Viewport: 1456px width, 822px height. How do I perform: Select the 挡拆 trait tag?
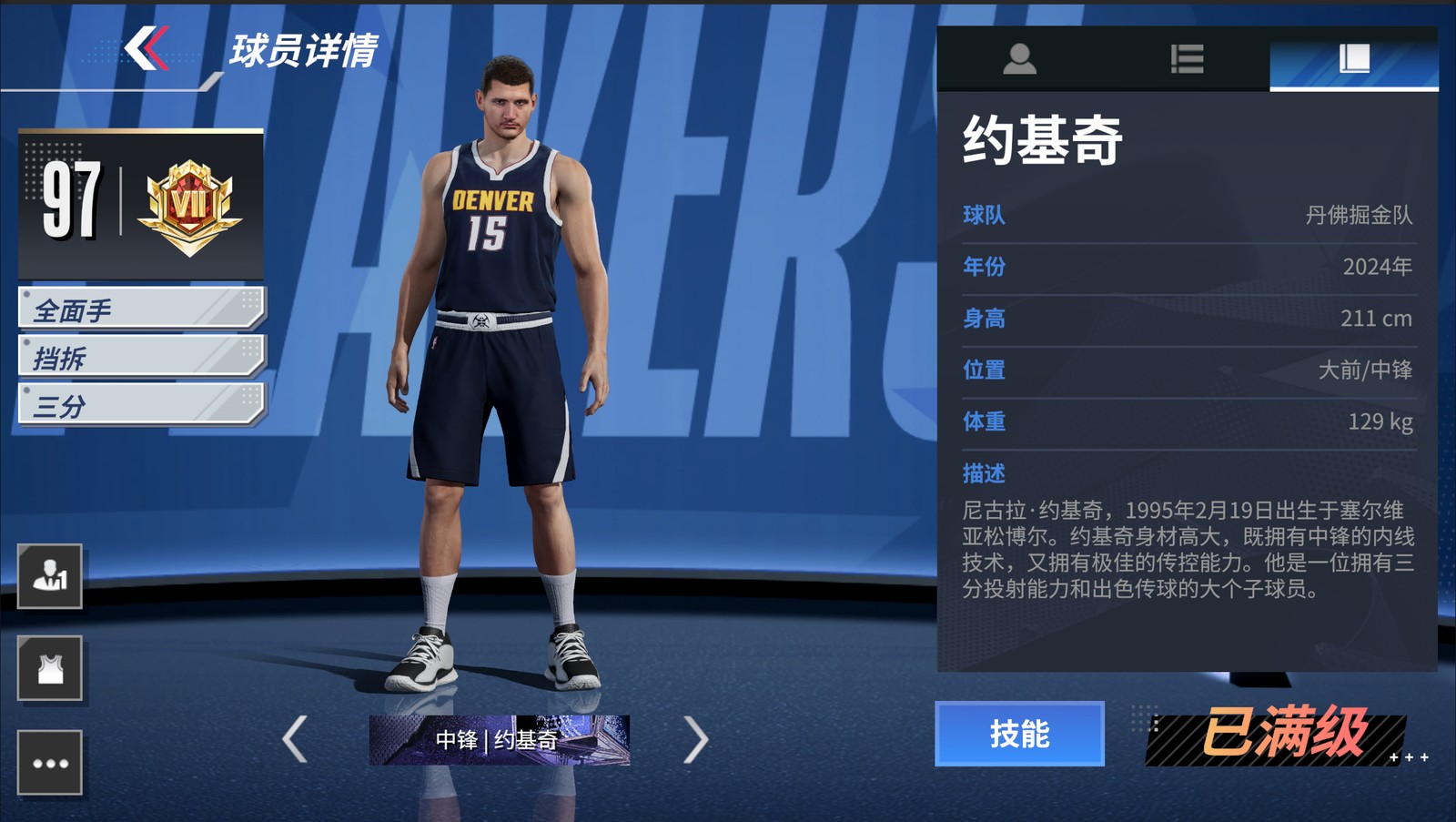coord(141,357)
